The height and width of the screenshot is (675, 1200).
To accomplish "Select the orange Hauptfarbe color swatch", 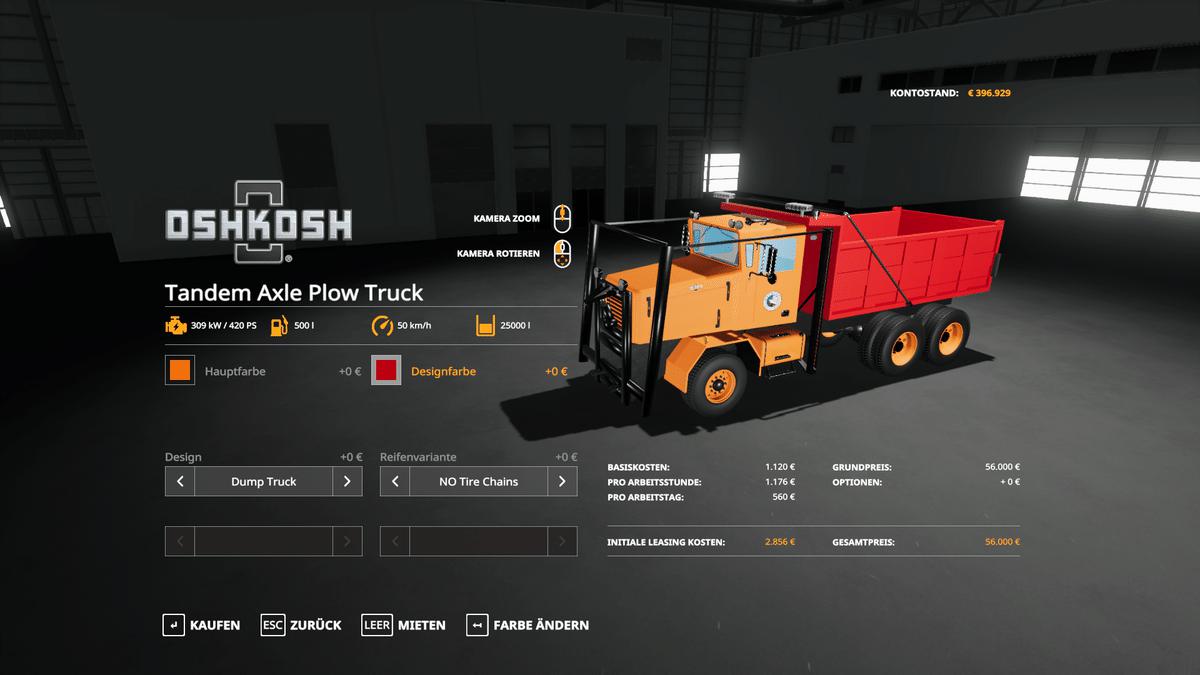I will [180, 371].
